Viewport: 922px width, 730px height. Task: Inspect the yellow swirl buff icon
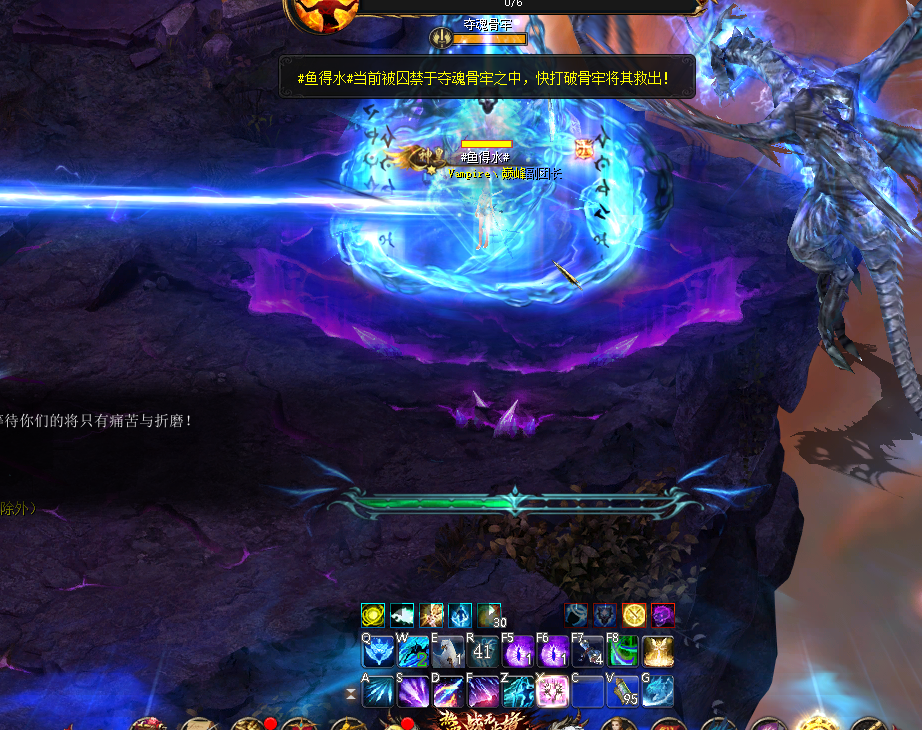(373, 615)
